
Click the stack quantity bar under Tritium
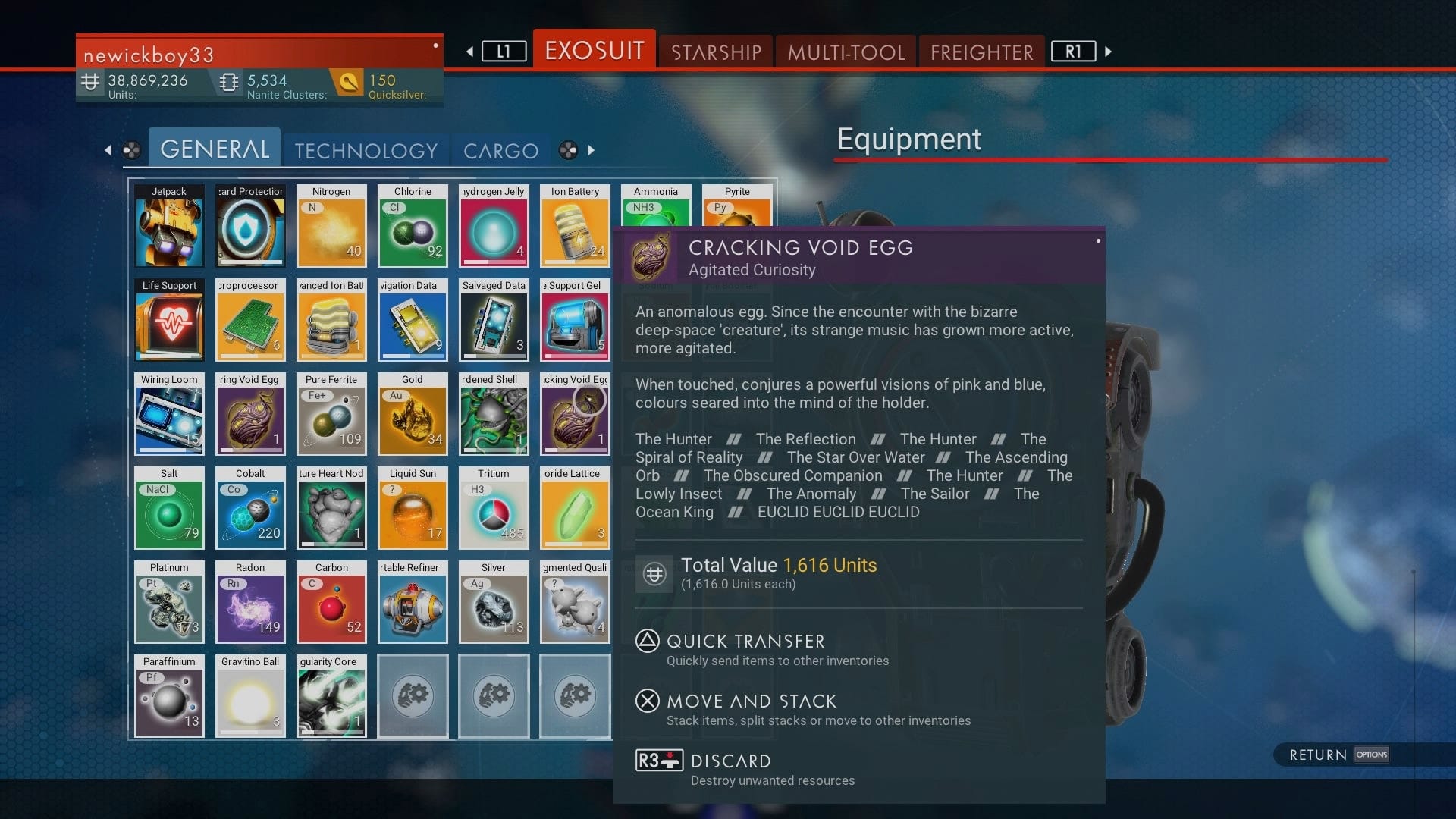pyautogui.click(x=494, y=543)
